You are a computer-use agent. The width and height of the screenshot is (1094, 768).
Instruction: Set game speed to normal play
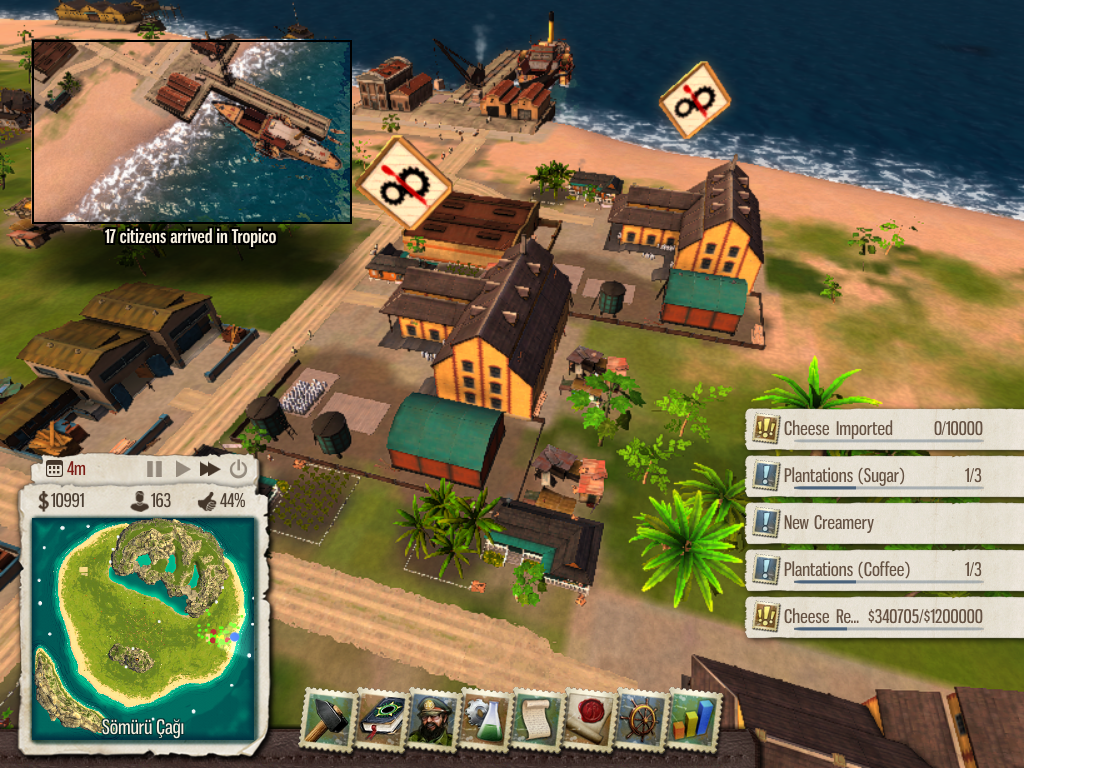pos(182,469)
